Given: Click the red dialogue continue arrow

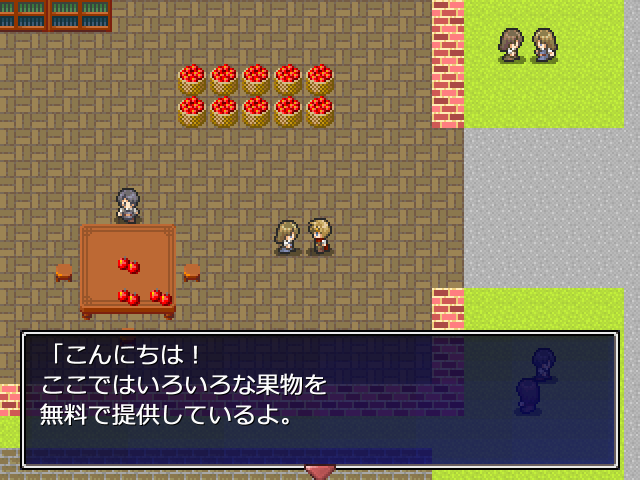Looking at the screenshot, I should tap(320, 471).
